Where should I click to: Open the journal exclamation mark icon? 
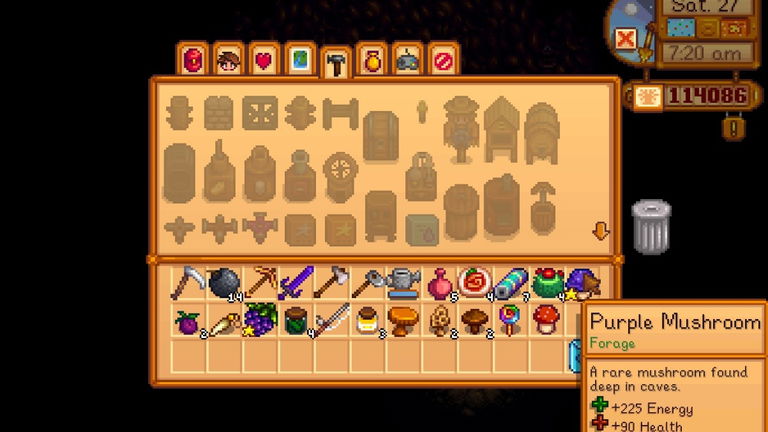click(x=736, y=128)
